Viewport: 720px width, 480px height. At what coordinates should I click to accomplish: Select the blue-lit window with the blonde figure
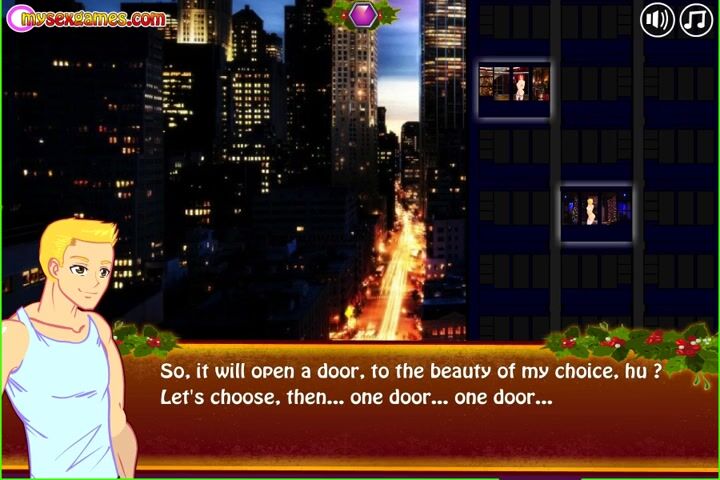tap(596, 206)
